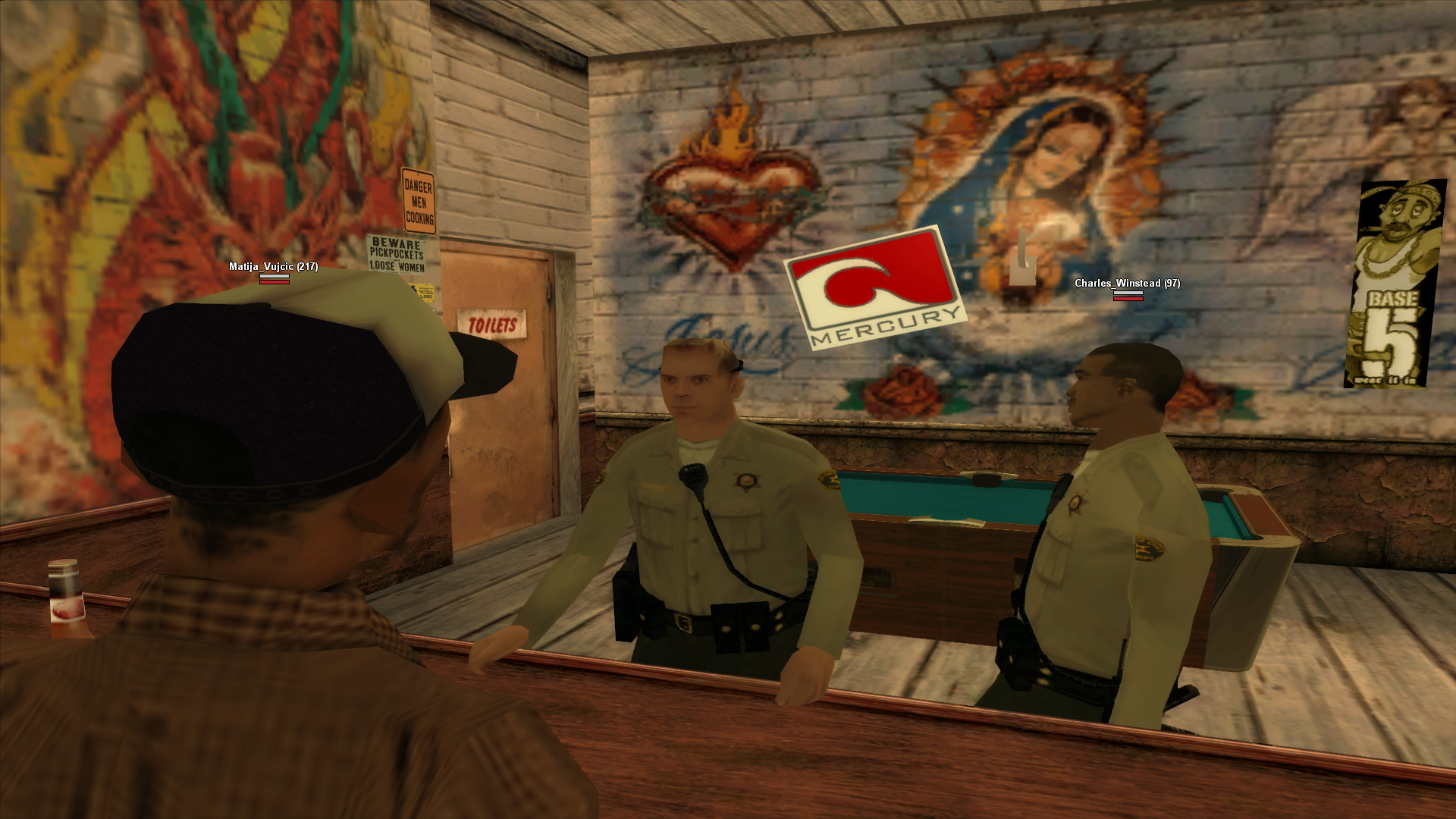Click the TOILETS sign beside the door
This screenshot has width=1456, height=819.
click(490, 323)
